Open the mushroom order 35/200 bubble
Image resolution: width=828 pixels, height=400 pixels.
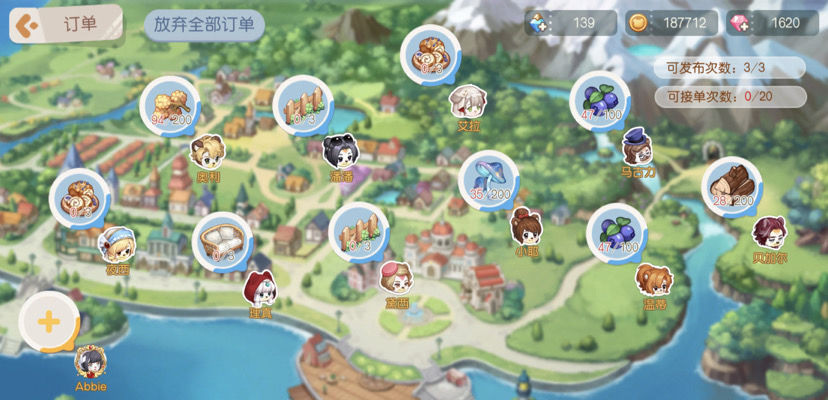pyautogui.click(x=489, y=180)
